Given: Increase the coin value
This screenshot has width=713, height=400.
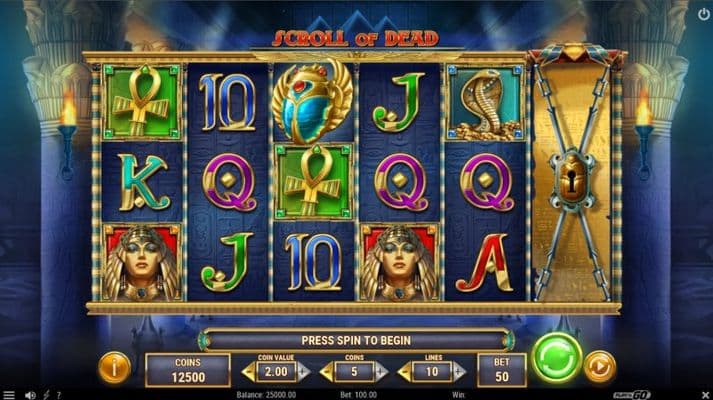Looking at the screenshot, I should click(303, 372).
